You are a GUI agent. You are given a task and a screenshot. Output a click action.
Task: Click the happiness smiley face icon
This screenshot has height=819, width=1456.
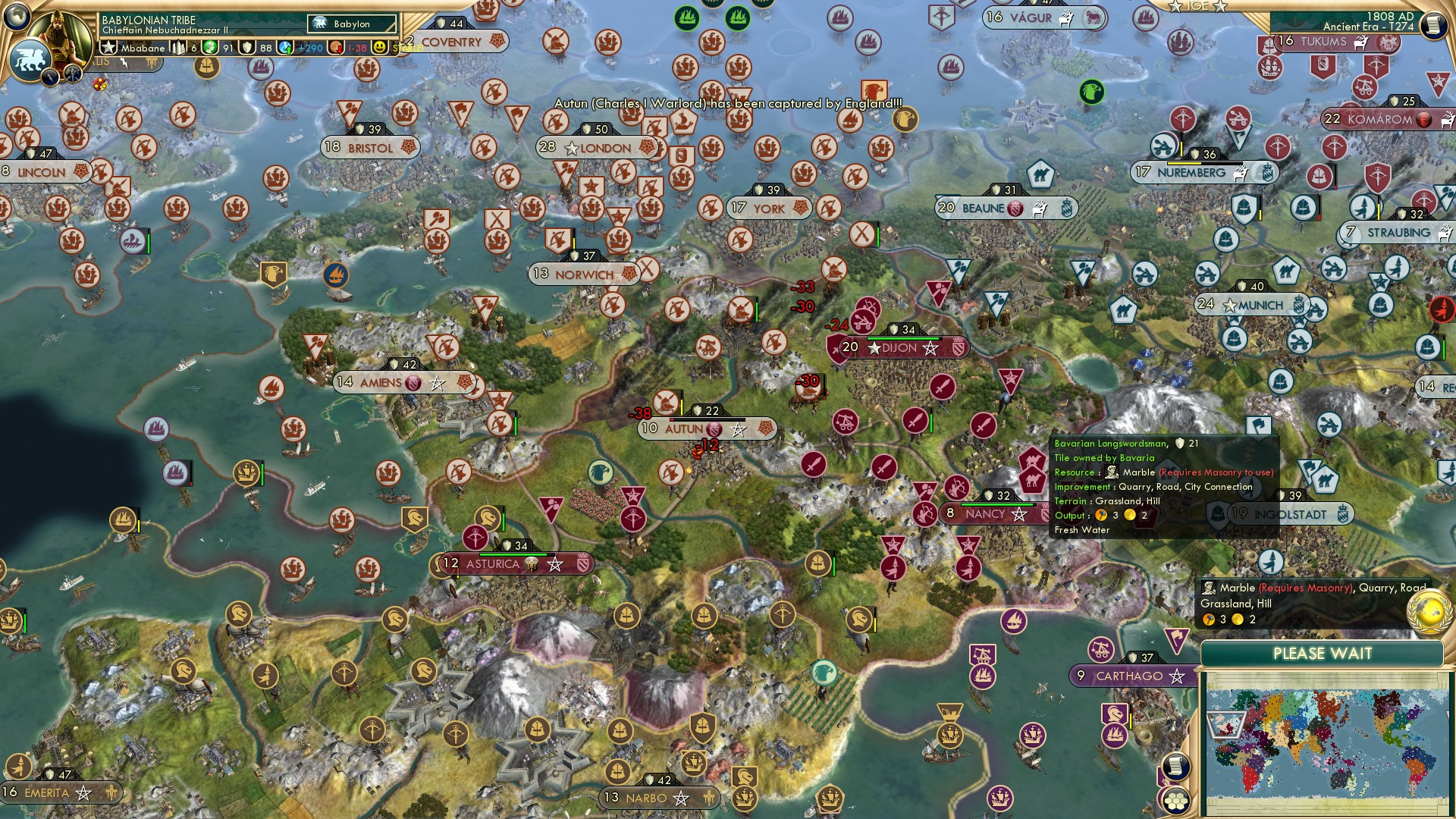379,47
